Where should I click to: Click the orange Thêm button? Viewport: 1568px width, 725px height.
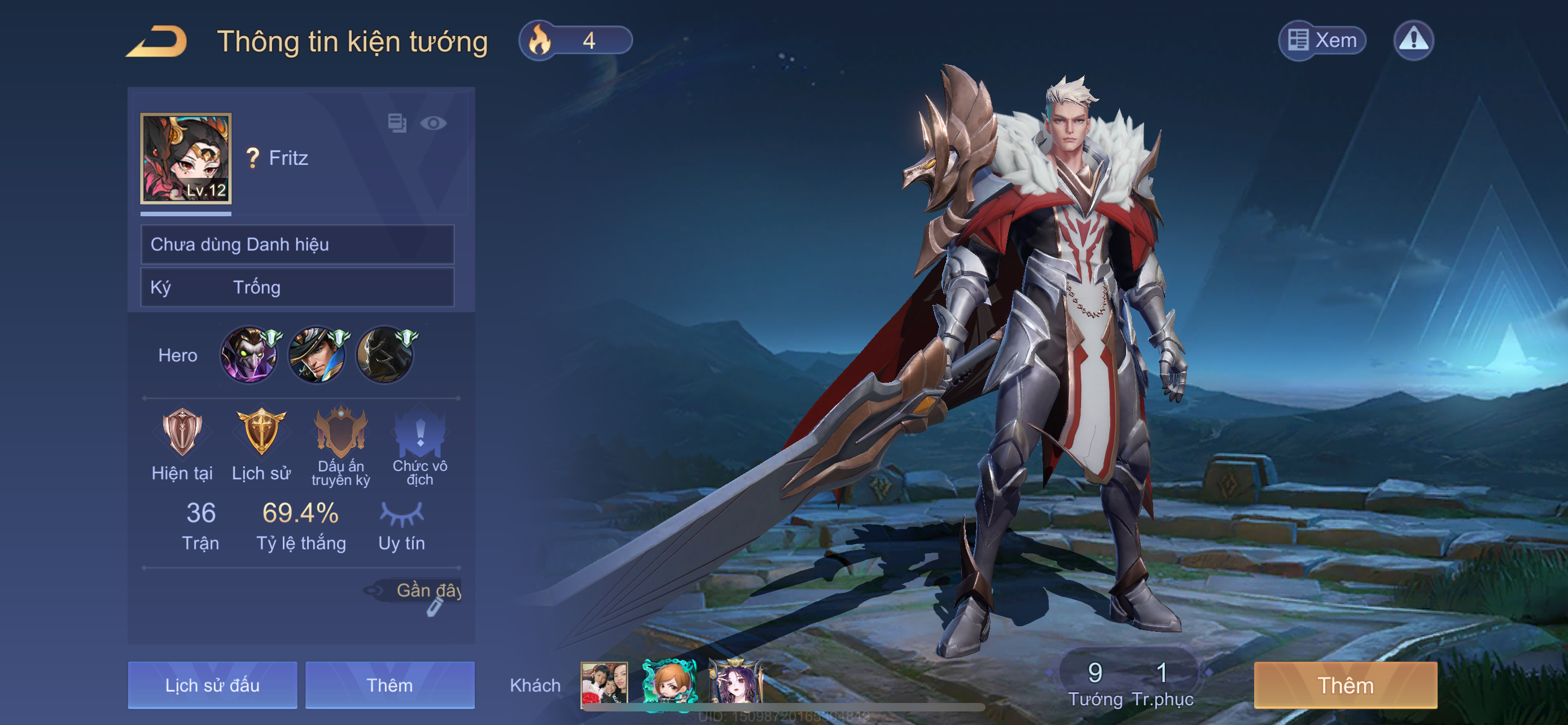coord(1345,685)
